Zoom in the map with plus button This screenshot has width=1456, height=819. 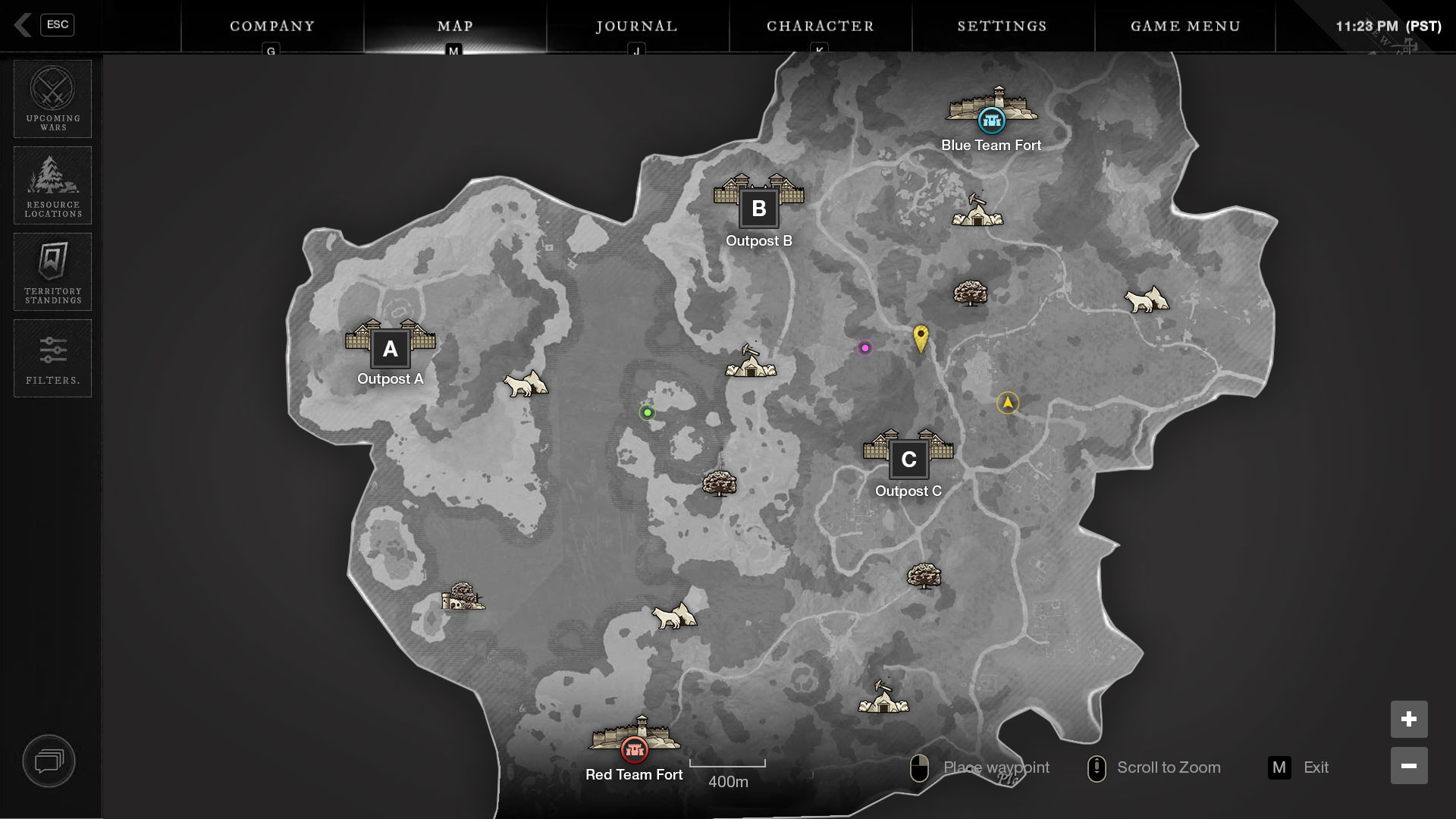(1408, 719)
